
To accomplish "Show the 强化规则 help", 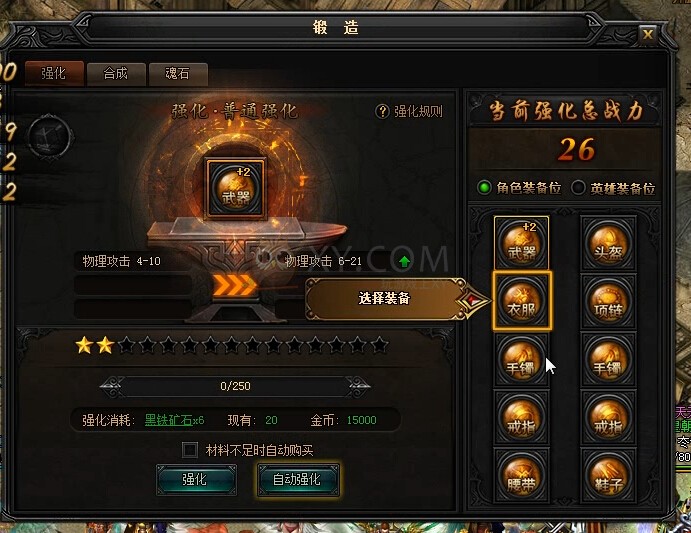I will [409, 112].
